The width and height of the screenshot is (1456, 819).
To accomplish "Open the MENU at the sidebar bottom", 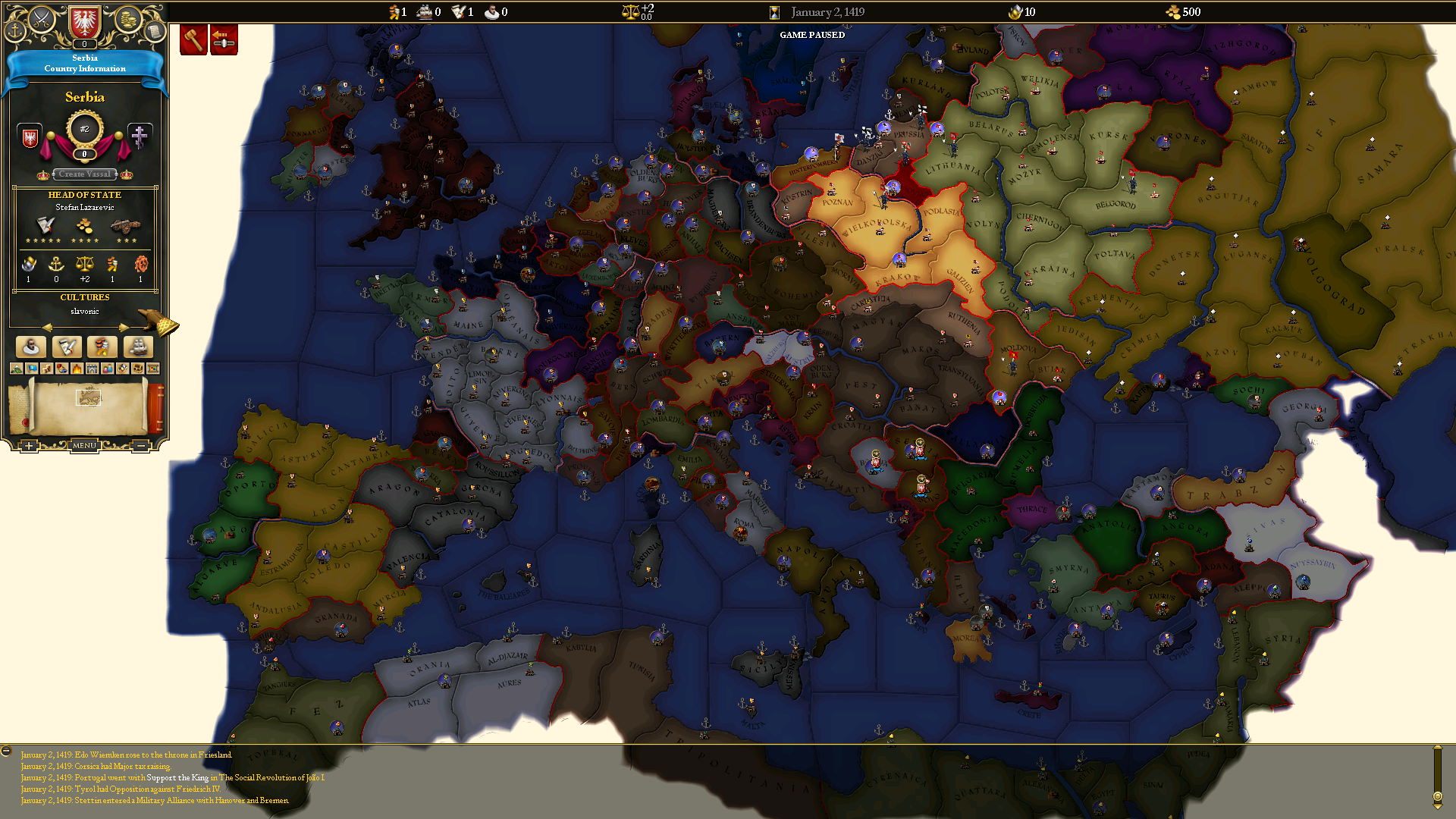I will [85, 445].
